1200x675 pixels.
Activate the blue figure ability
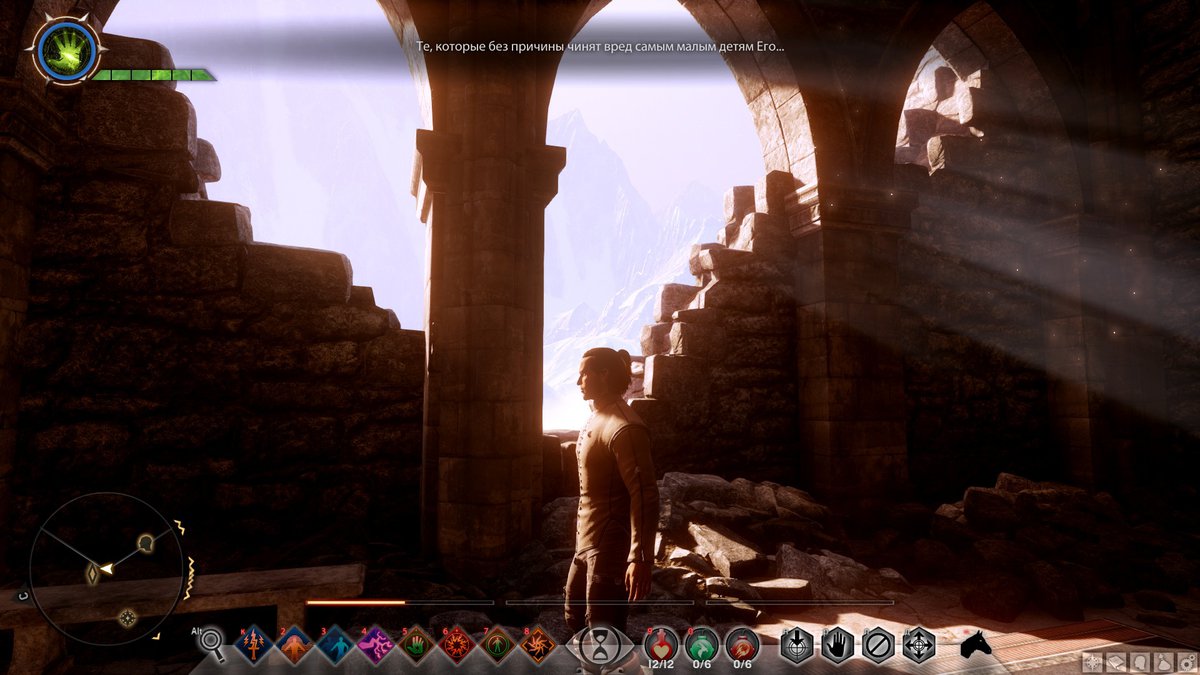coord(335,646)
